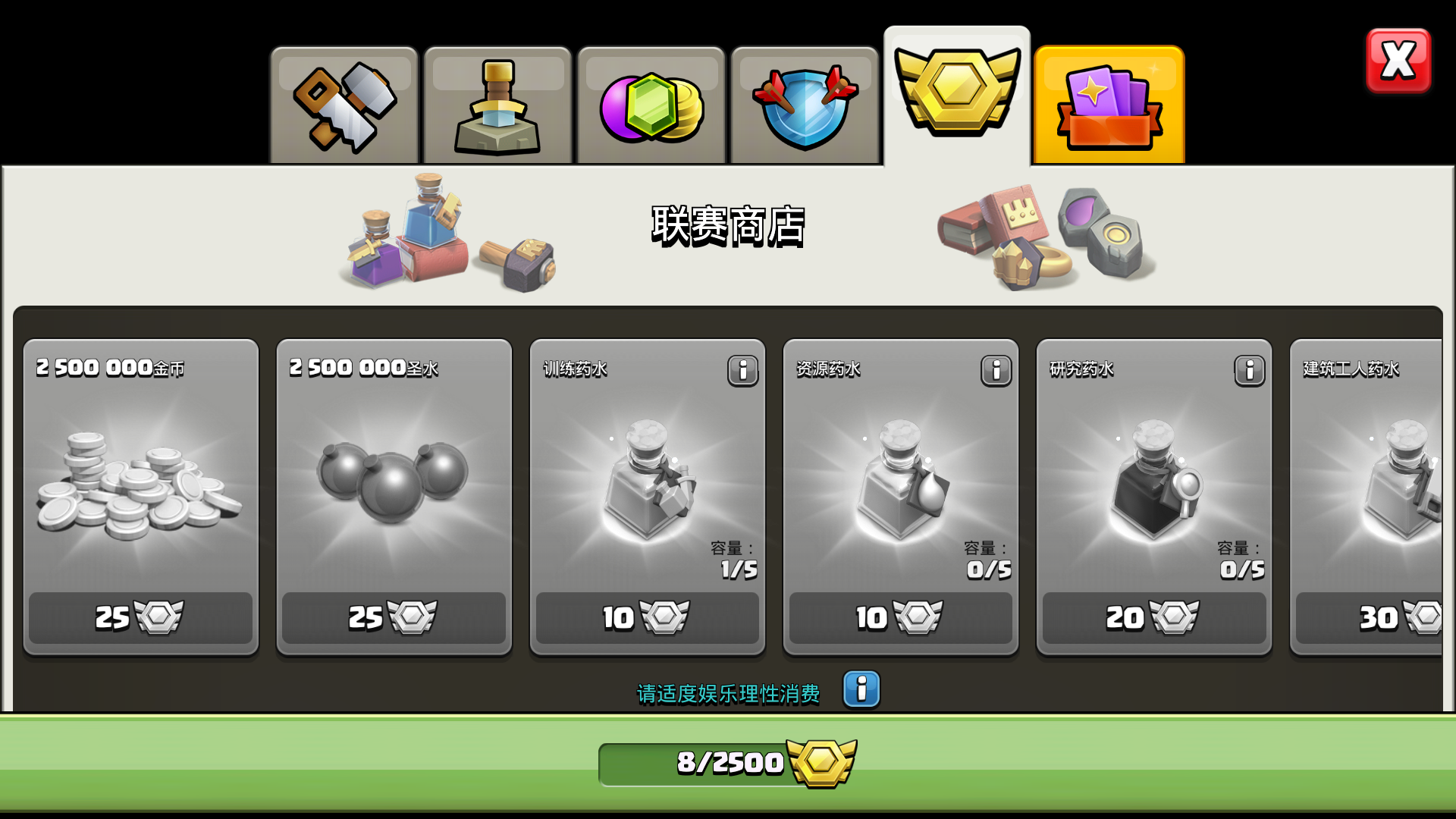
Task: Open the building/upgrade shop tab with hammer icon
Action: [345, 106]
